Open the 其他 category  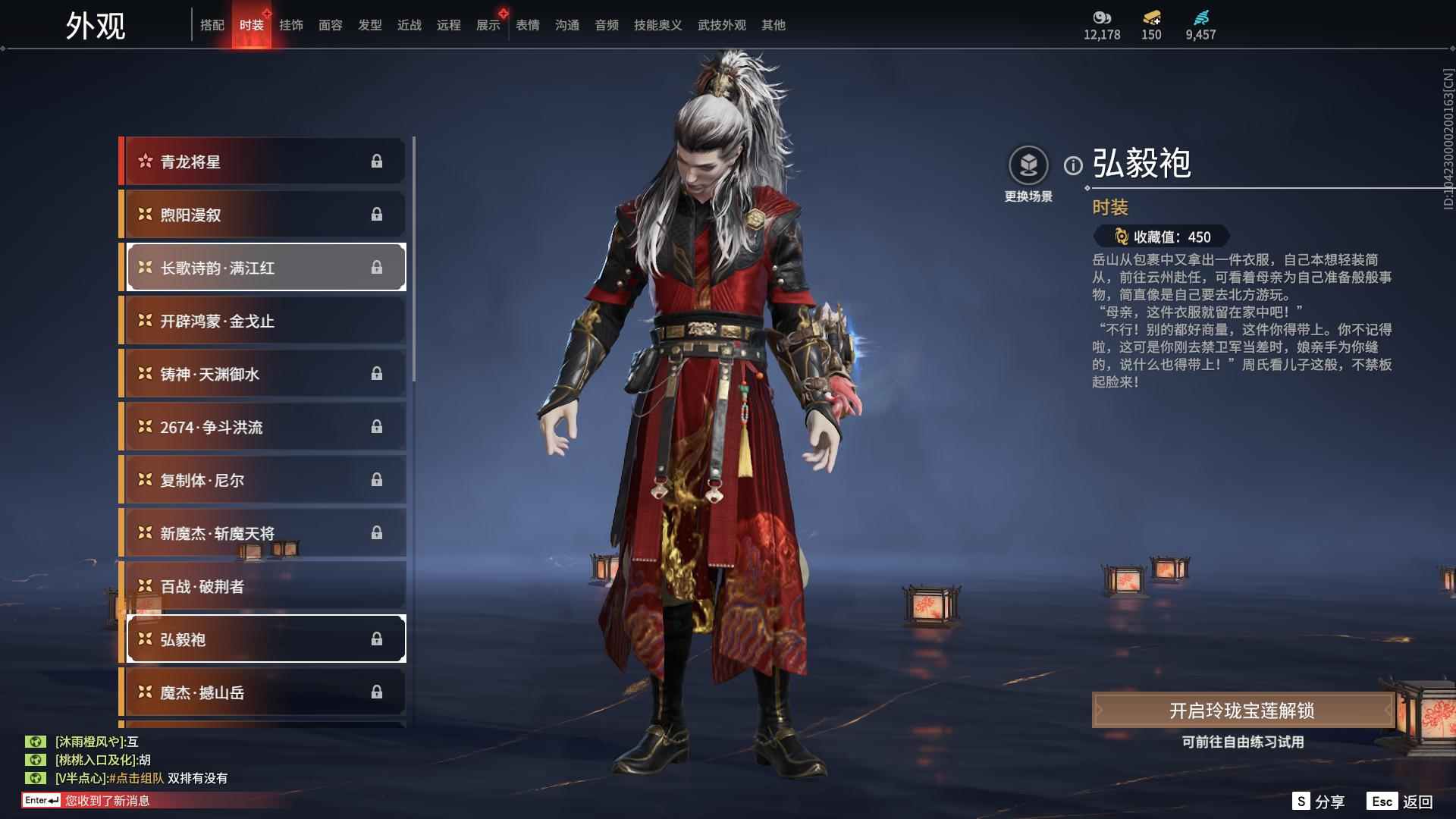773,24
